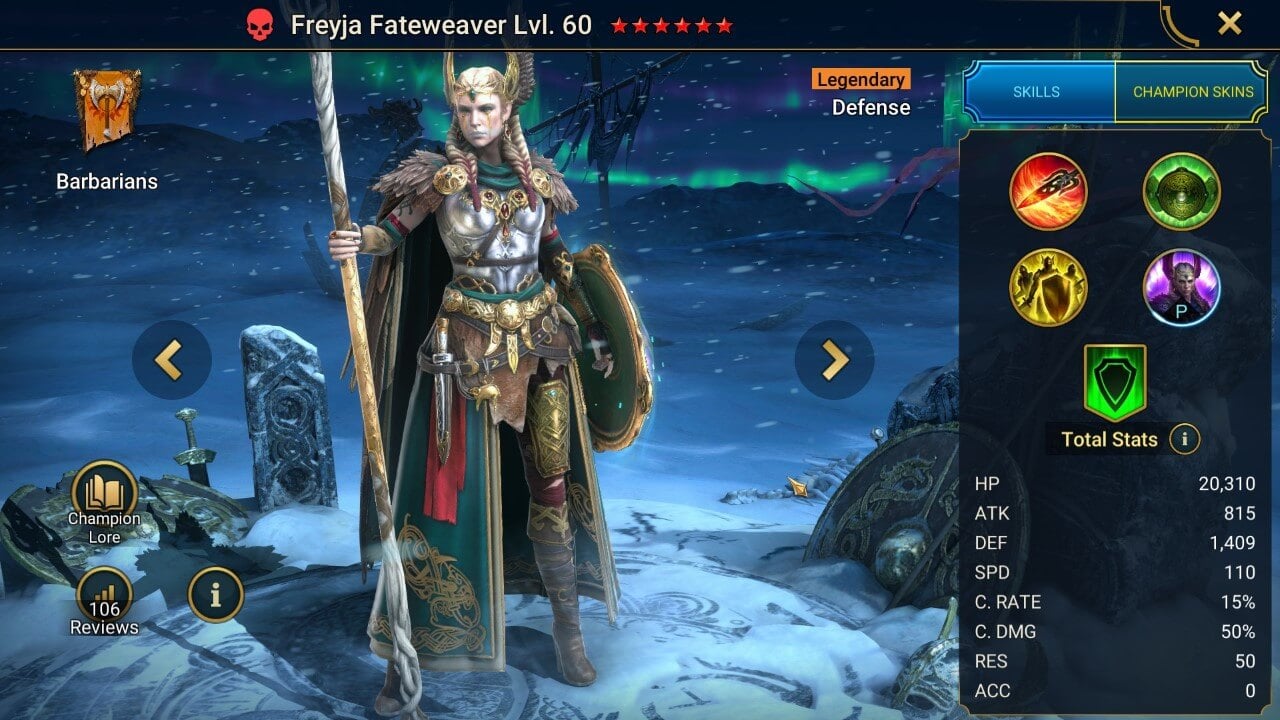Open the Champion Skins tab
The height and width of the screenshot is (720, 1280).
[x=1192, y=92]
